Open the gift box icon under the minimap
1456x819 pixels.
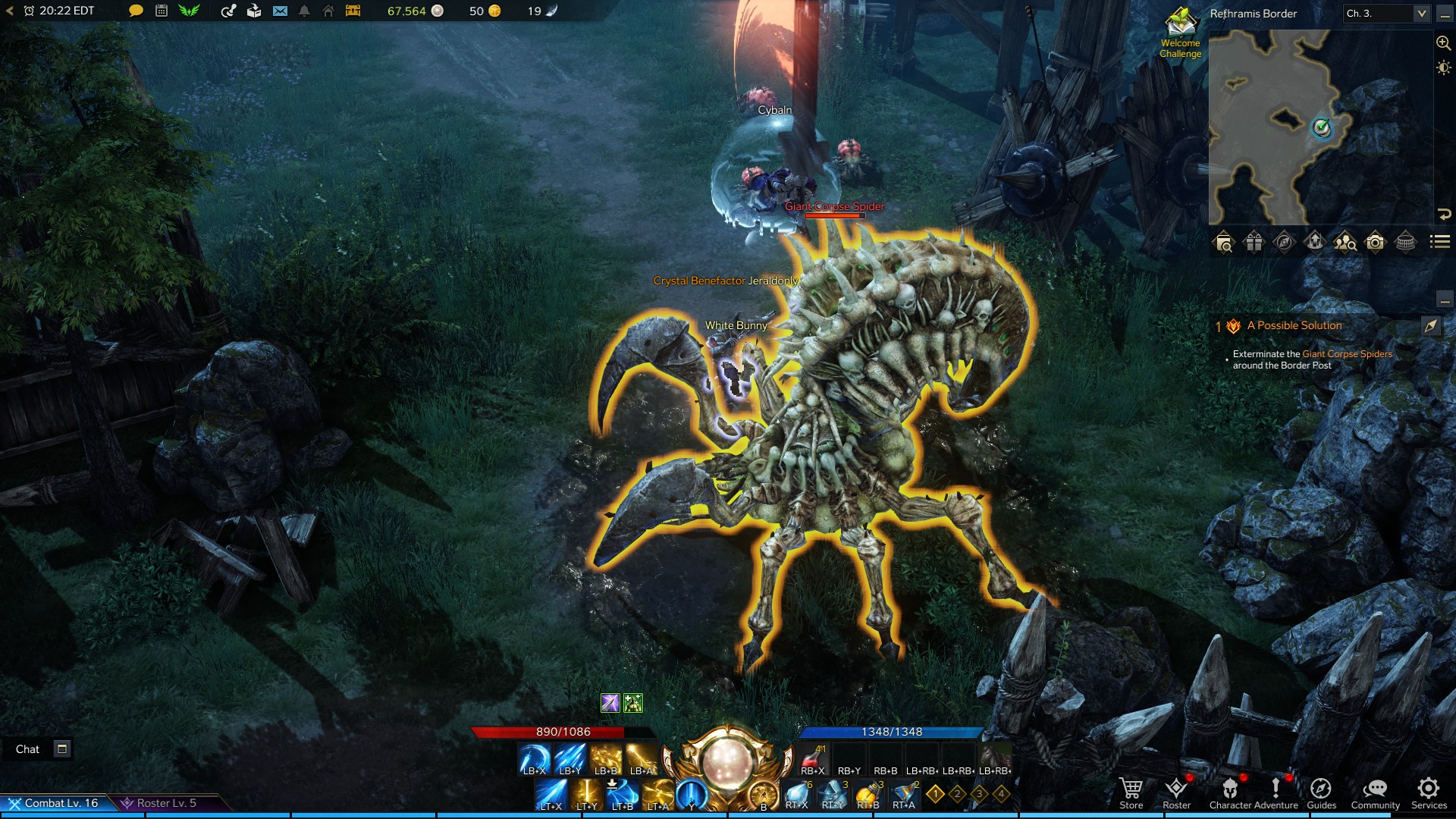click(1254, 243)
